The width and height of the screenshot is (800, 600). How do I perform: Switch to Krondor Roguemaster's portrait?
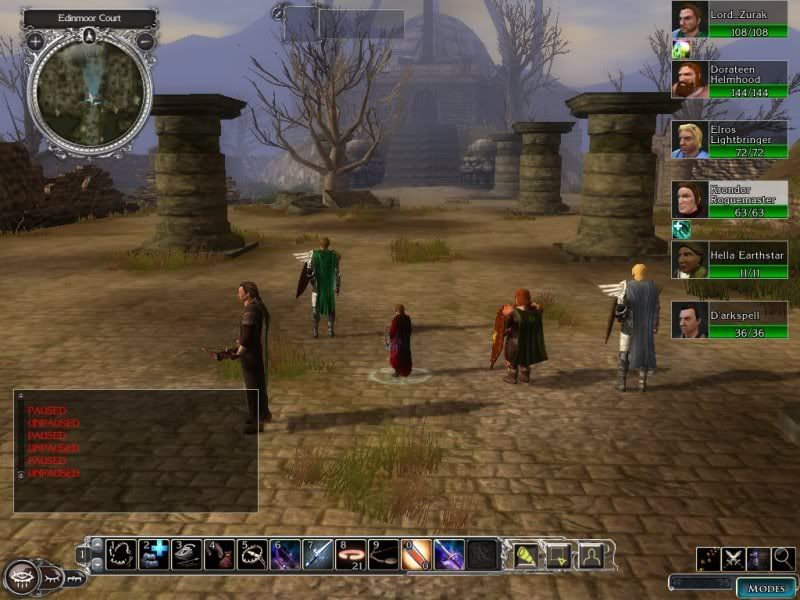tap(689, 200)
